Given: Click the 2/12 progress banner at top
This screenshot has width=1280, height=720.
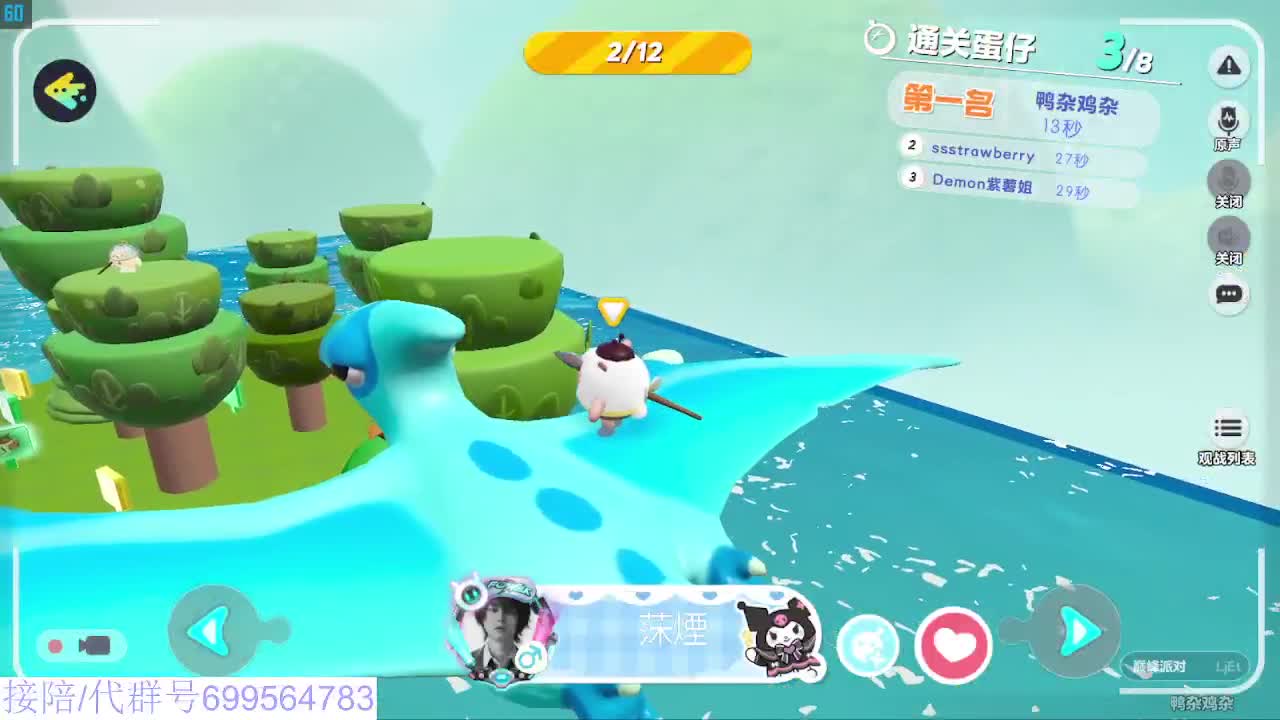Looking at the screenshot, I should coord(637,55).
